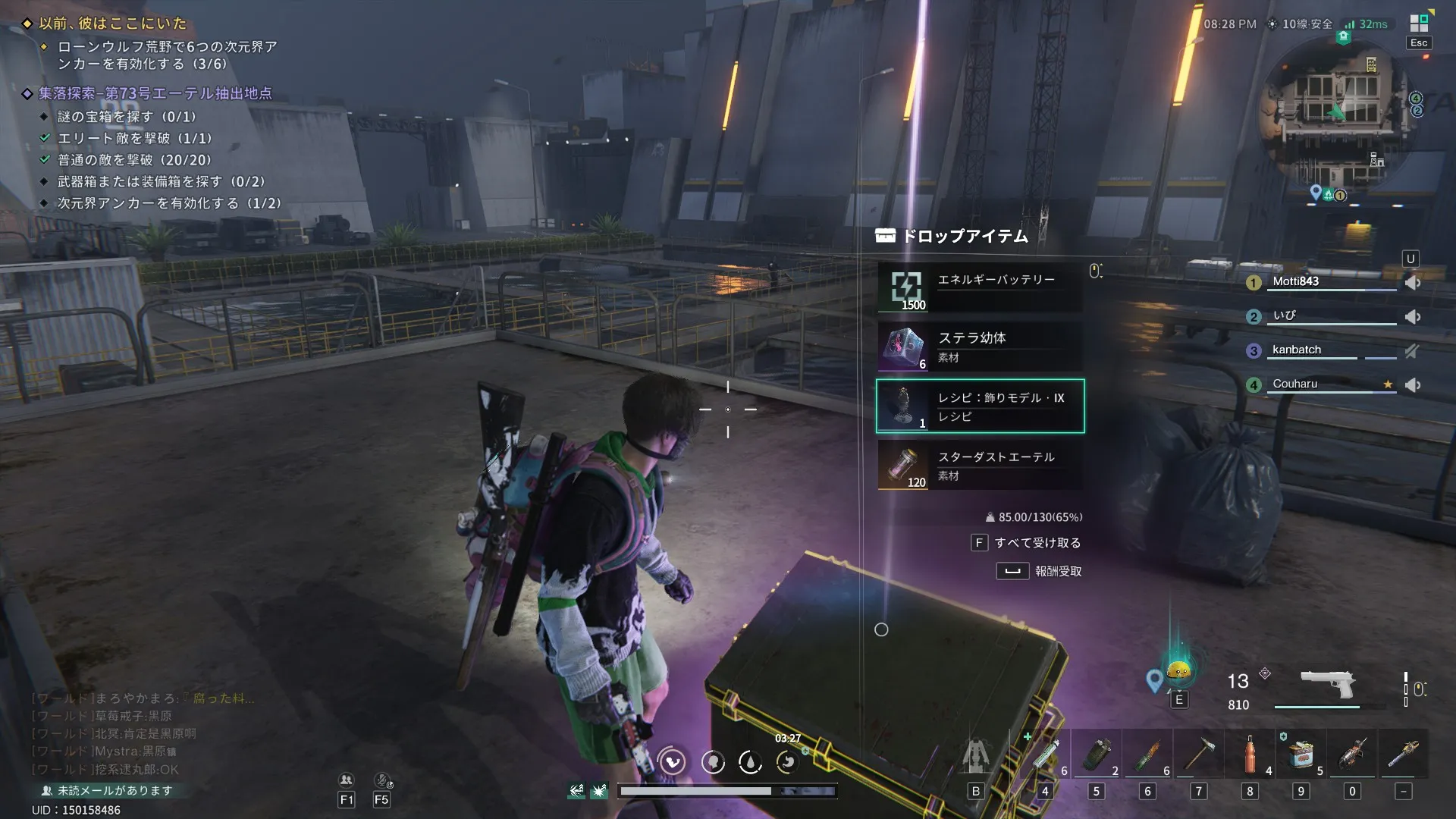The image size is (1456, 819).
Task: Open the circular minimap
Action: (1338, 114)
